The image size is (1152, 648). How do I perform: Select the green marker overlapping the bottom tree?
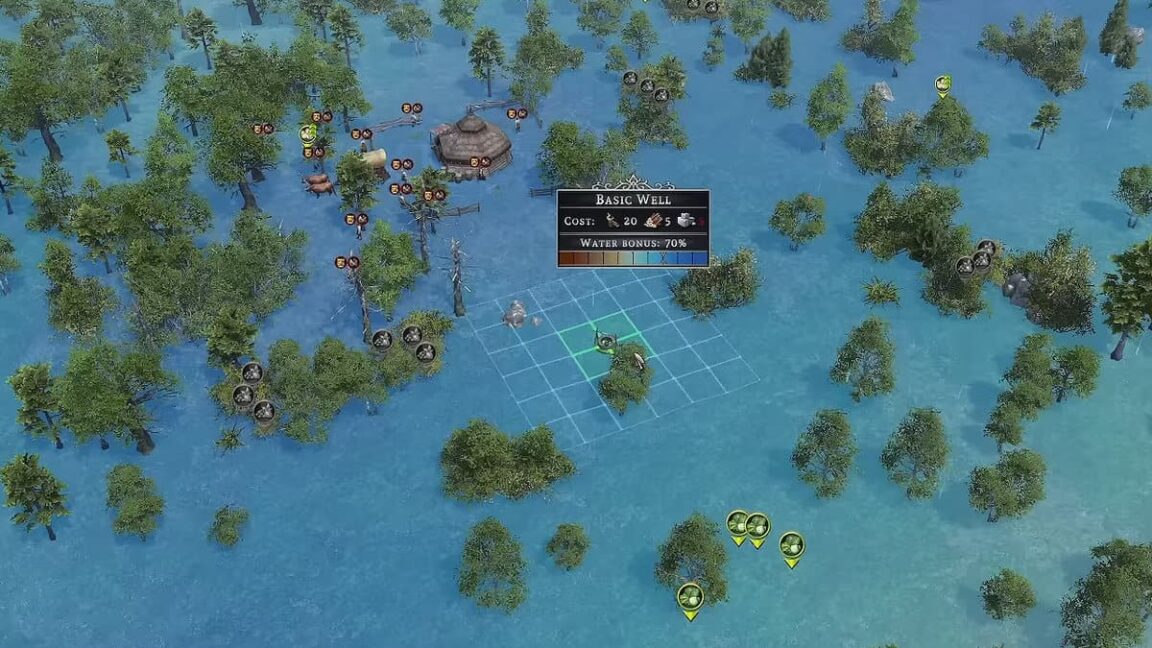coord(690,597)
